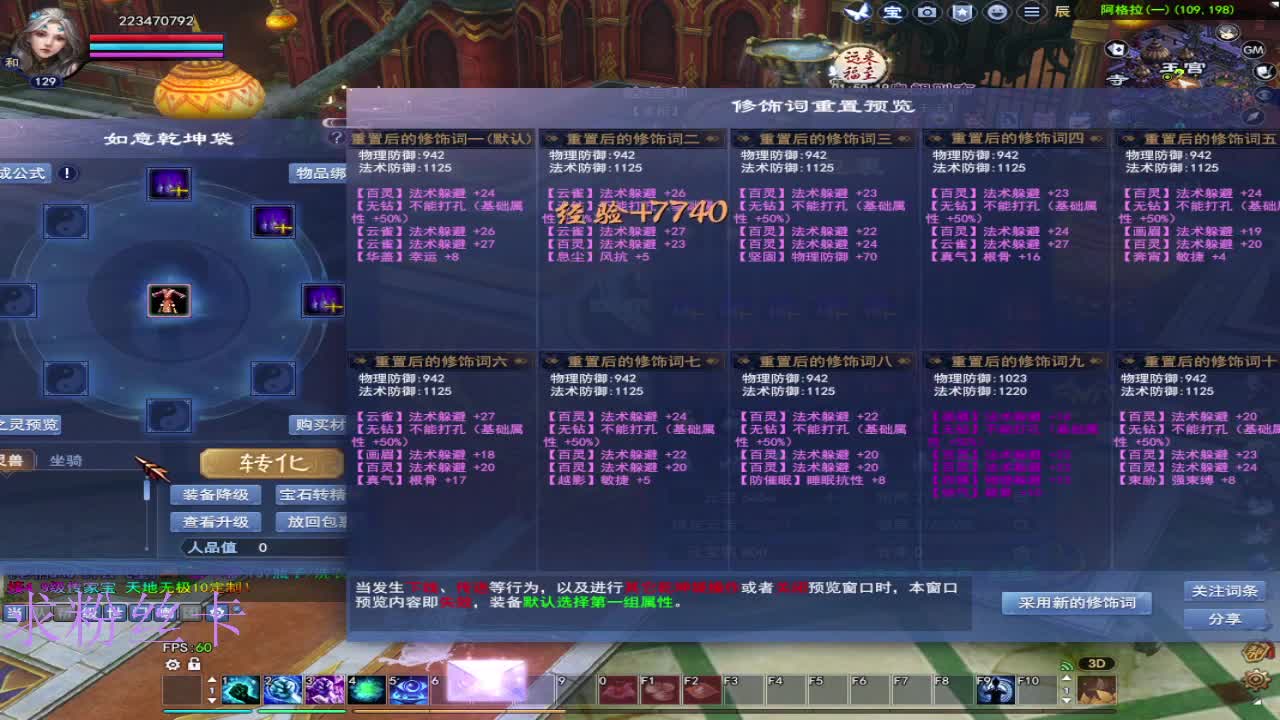Click the butterfly icon at the top bar
The width and height of the screenshot is (1280, 720).
(855, 12)
